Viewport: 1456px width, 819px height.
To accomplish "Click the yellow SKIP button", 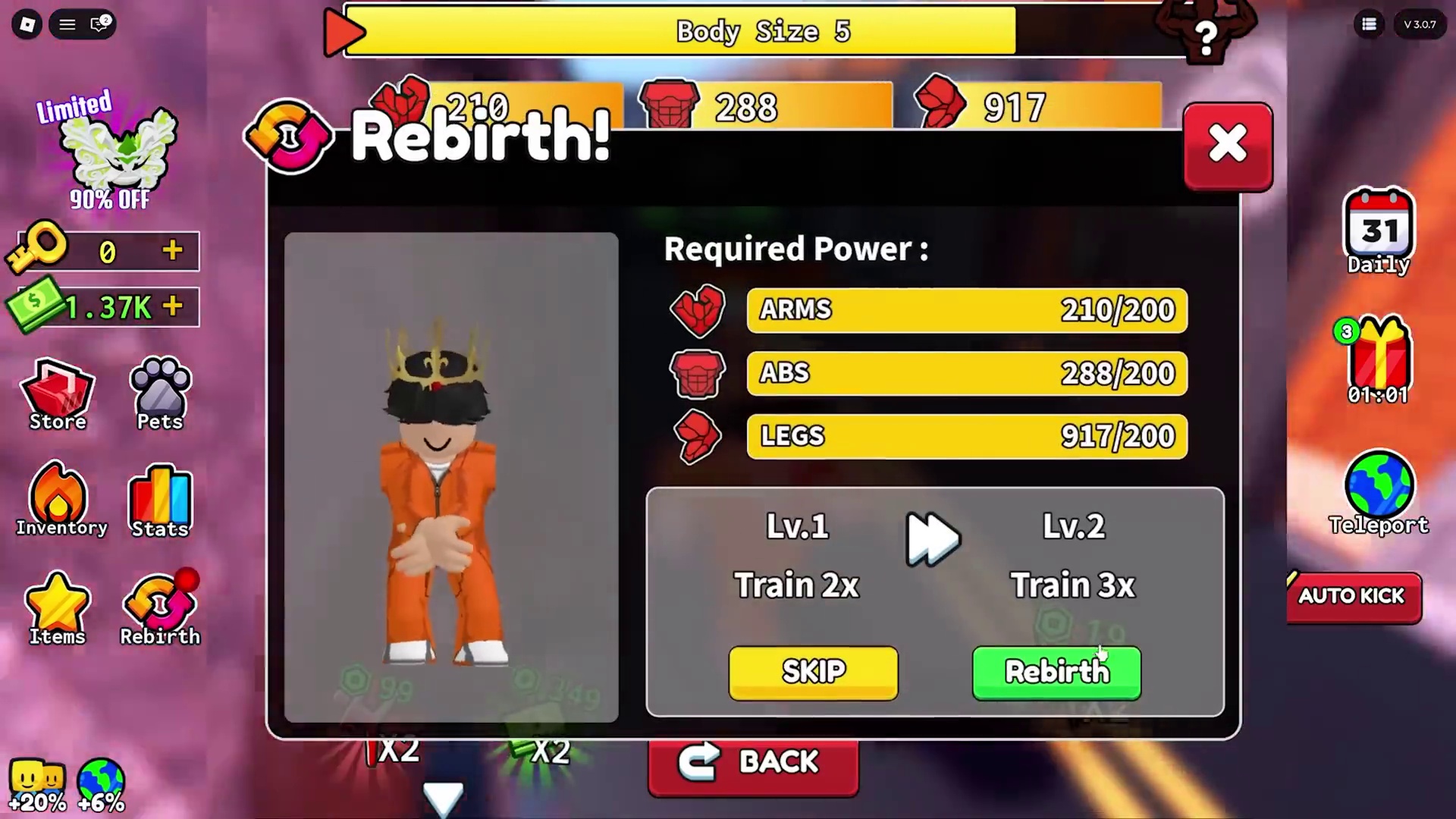I will (813, 672).
